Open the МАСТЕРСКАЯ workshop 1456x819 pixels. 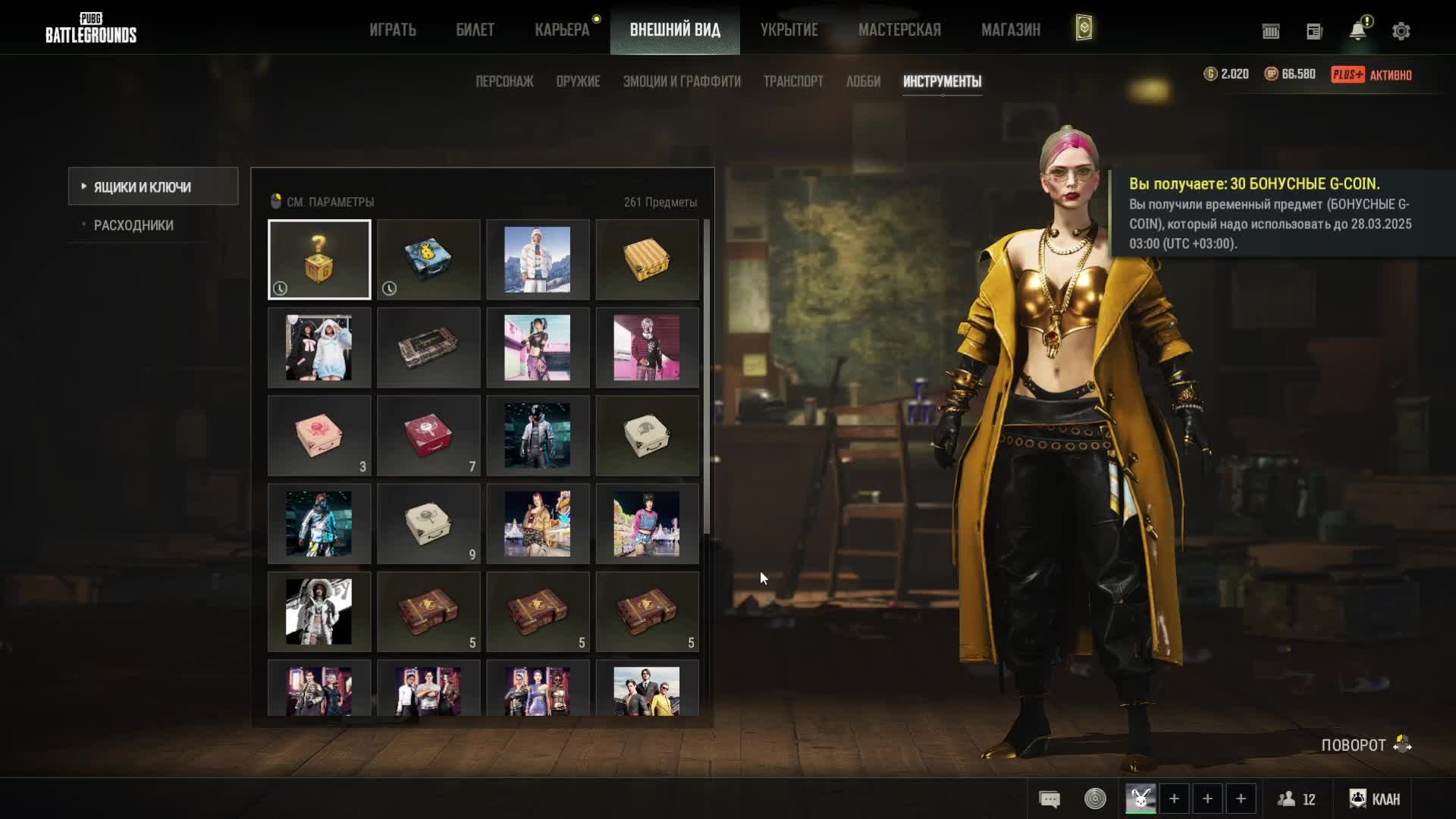[x=899, y=30]
